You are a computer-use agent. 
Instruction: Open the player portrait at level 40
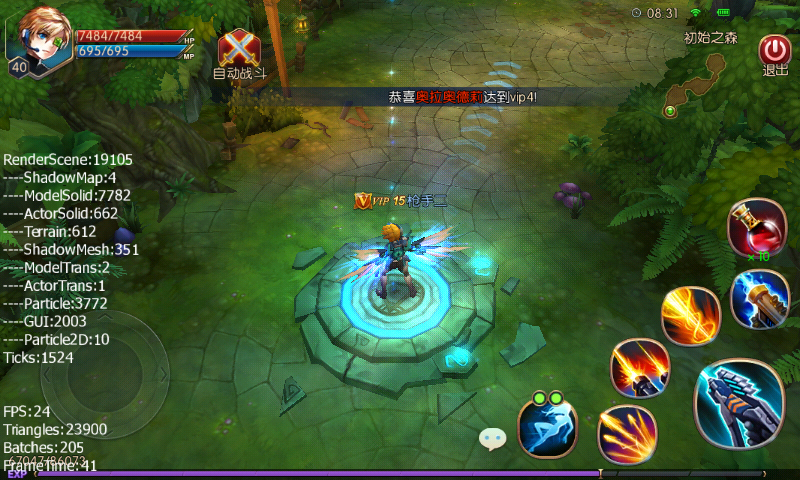38,40
